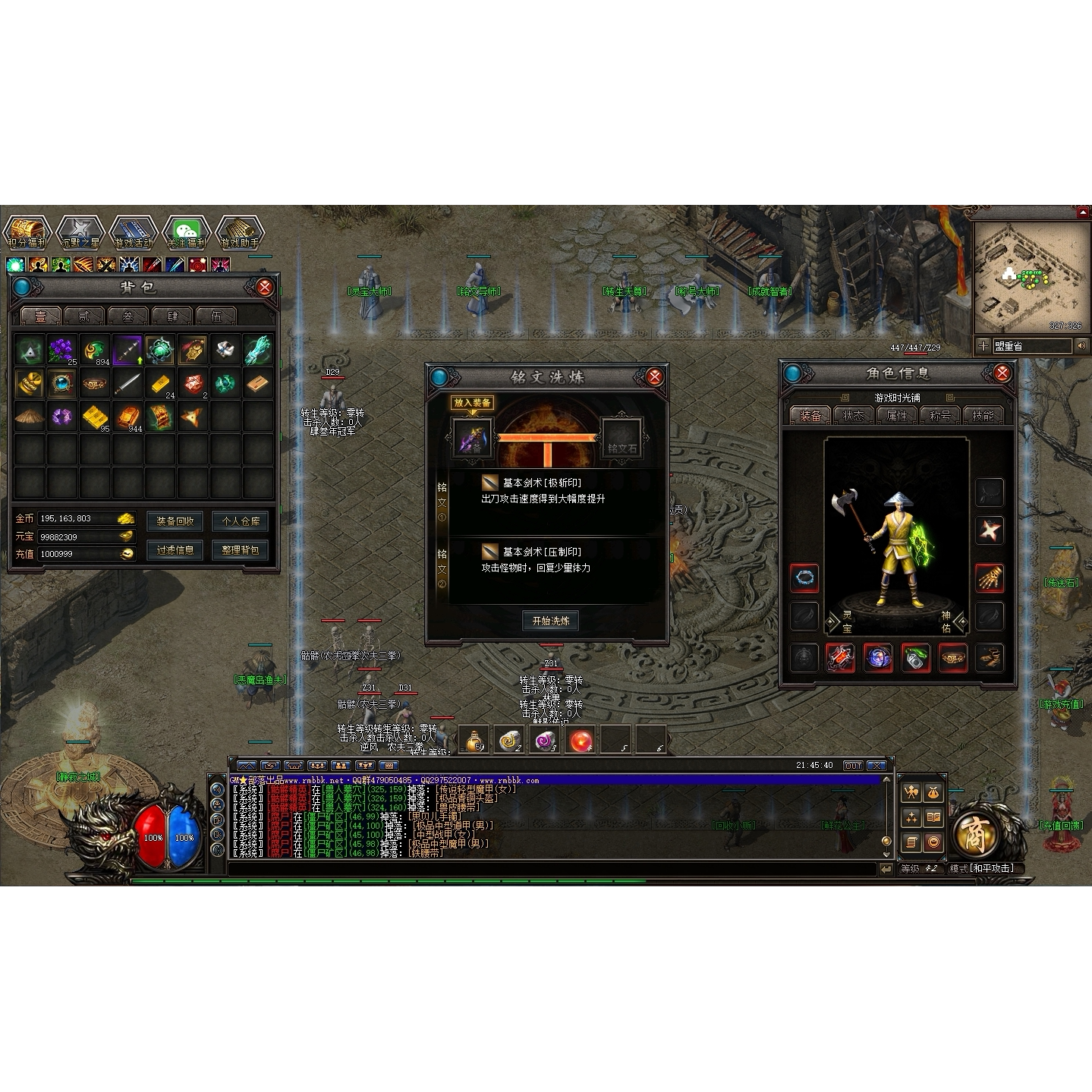Viewport: 1092px width, 1092px height.
Task: Close the 角色信息 character info window
Action: [x=1002, y=373]
